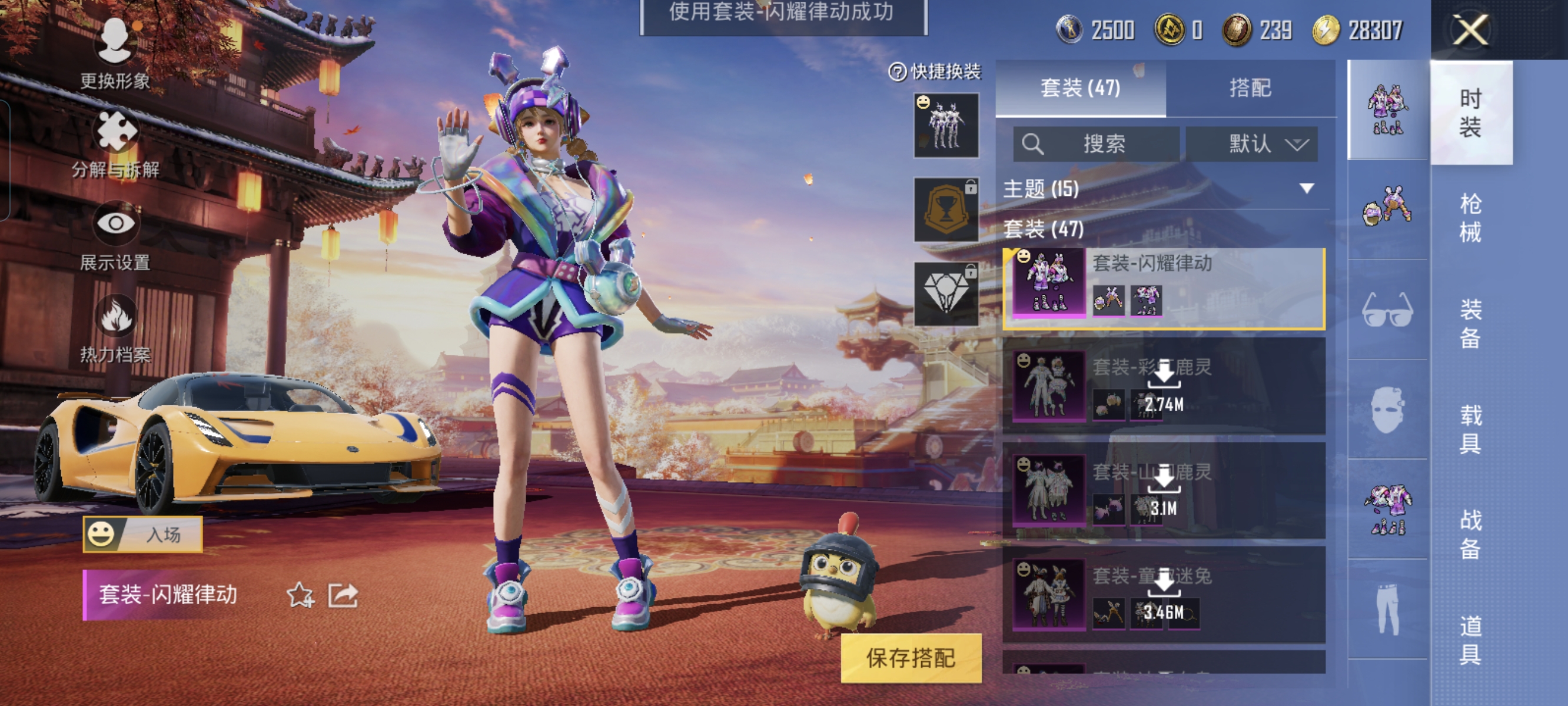Share the outfit using the share icon
Image resolution: width=1568 pixels, height=706 pixels.
(343, 595)
